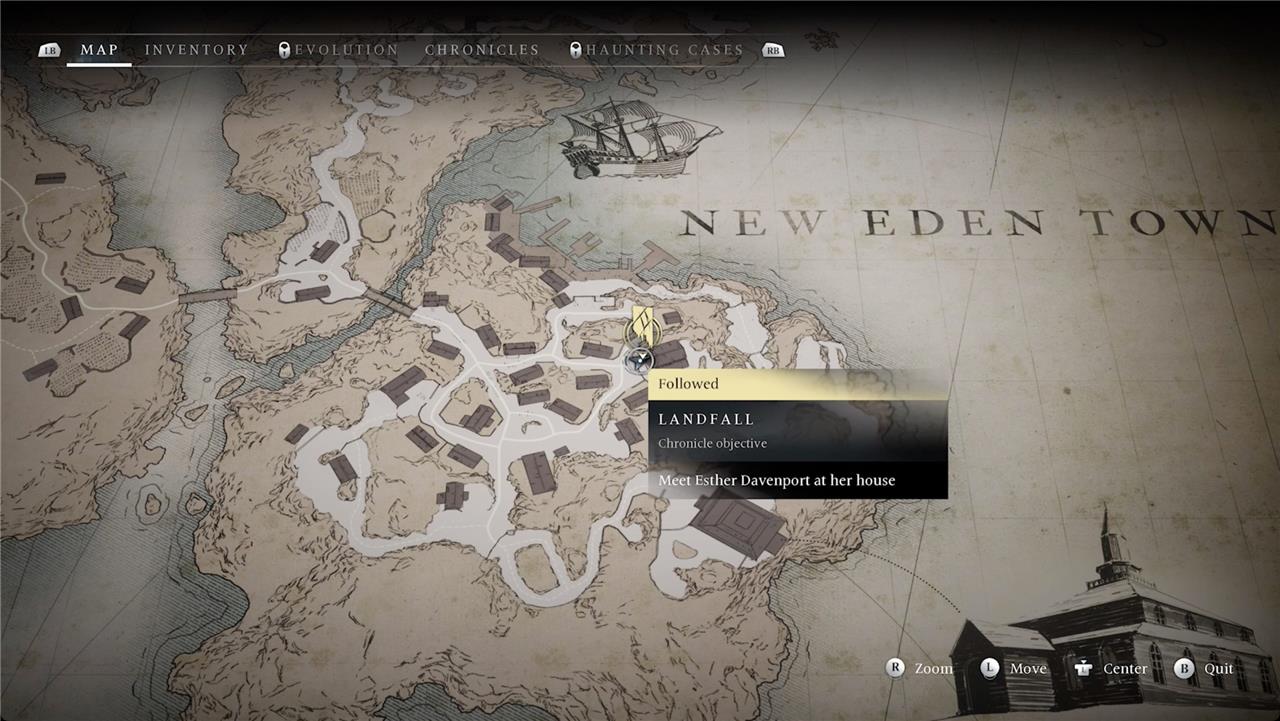Screen dimensions: 1280x721
Task: Go to the Evolution tab
Action: click(x=346, y=50)
